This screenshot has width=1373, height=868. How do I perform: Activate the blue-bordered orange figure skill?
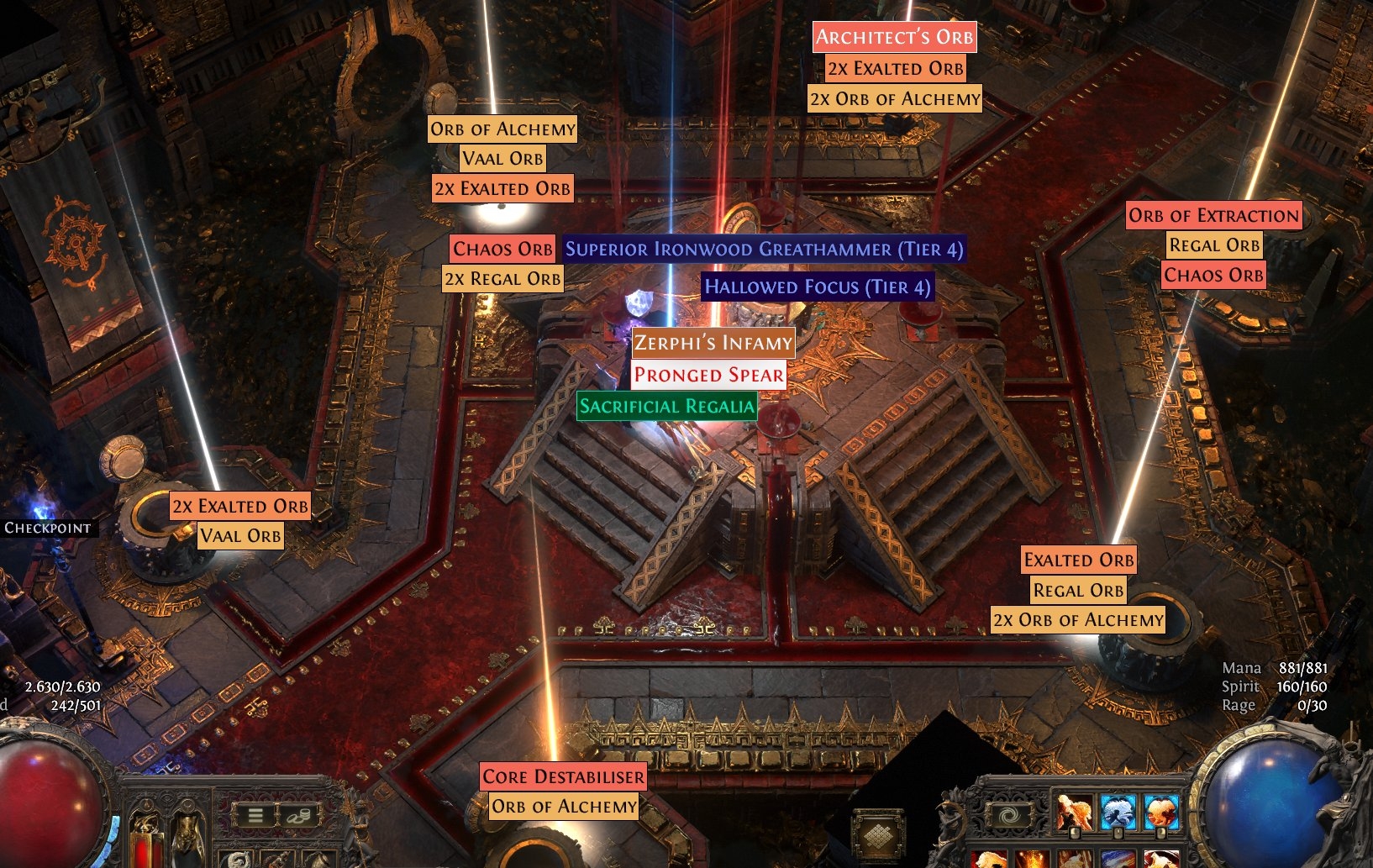pos(1160,813)
